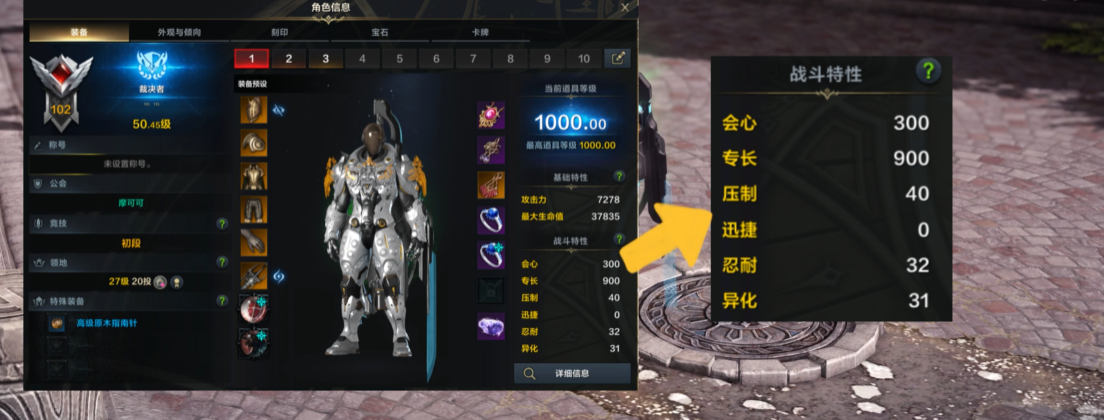Viewport: 1104px width, 420px height.
Task: Open 详细信息 detailed info
Action: (x=573, y=373)
